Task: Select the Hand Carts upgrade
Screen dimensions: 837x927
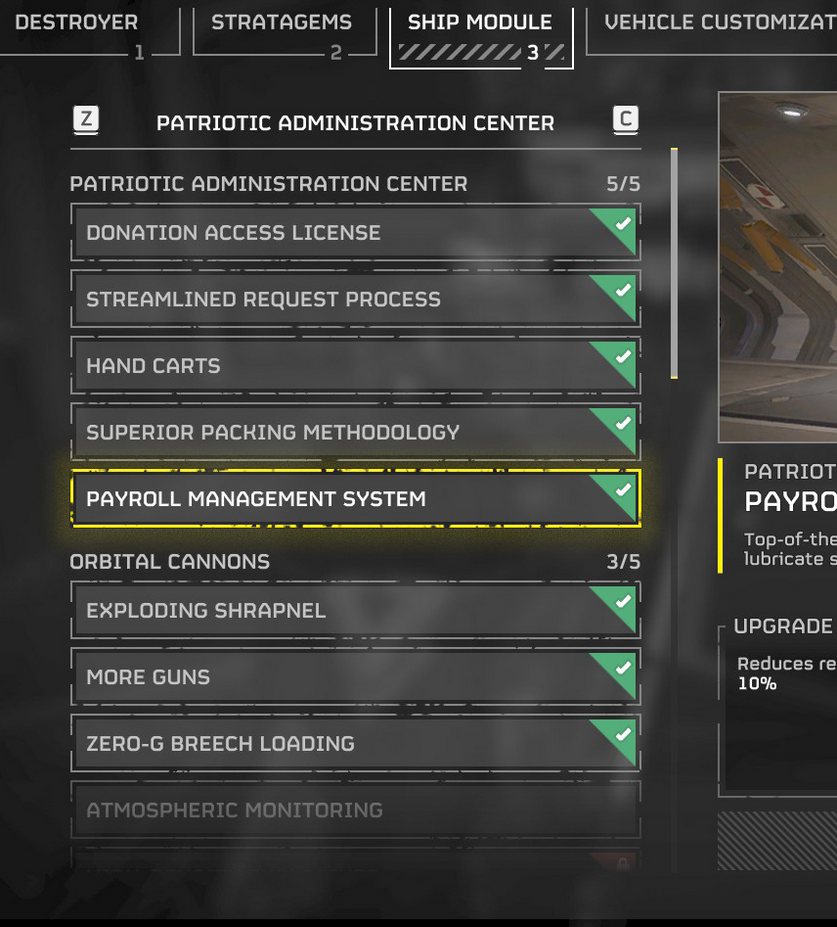Action: pyautogui.click(x=355, y=366)
